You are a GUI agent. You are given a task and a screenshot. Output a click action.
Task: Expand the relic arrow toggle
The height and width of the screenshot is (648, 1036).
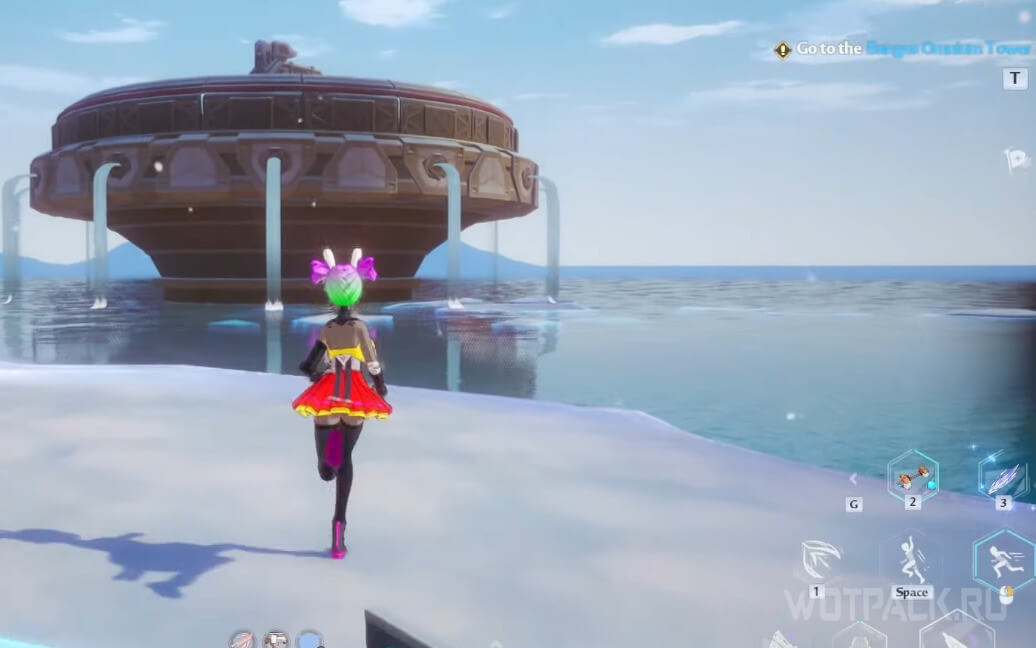[x=853, y=479]
